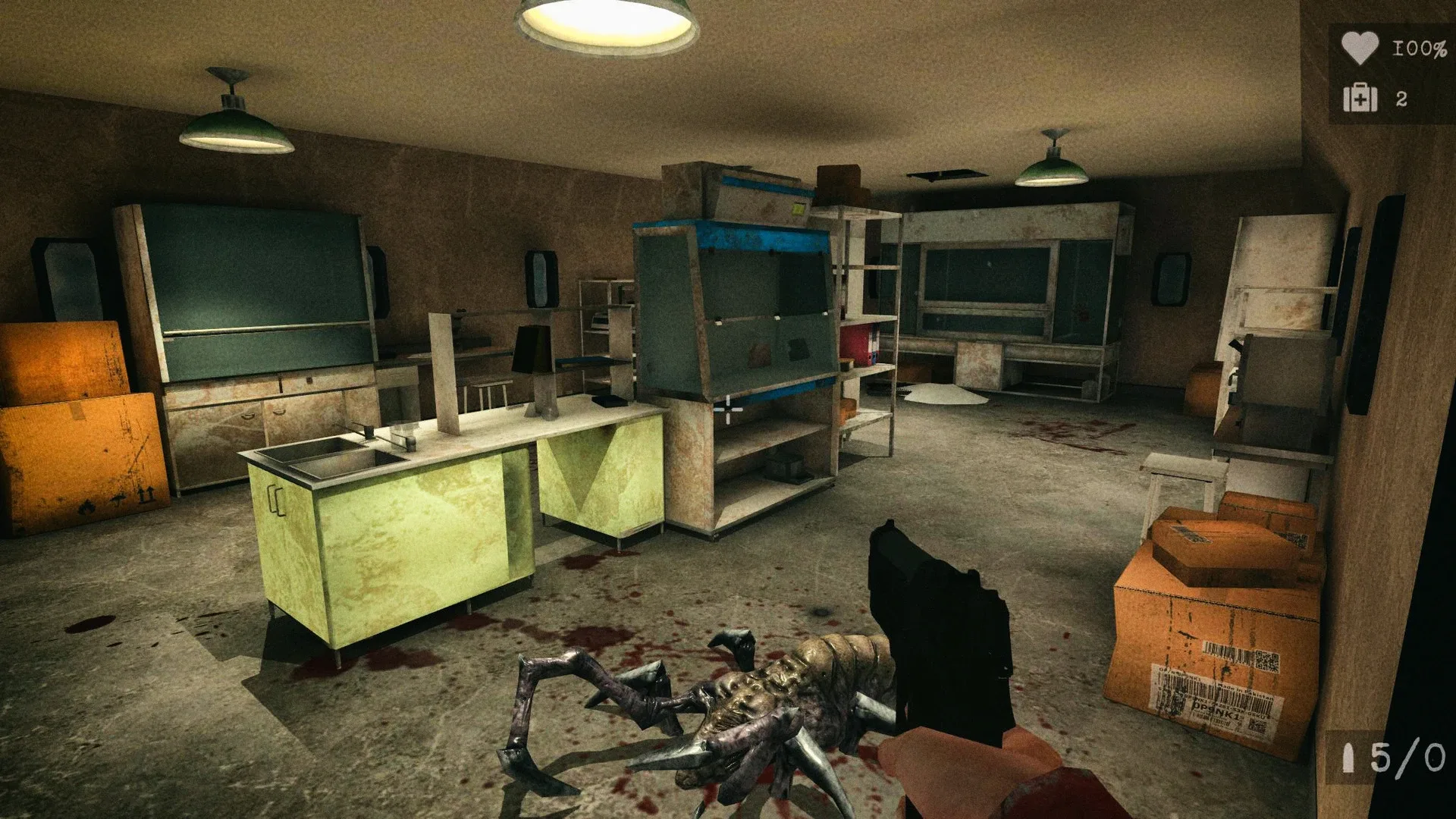
Task: Click the medkit first-aid icon
Action: tap(1361, 99)
